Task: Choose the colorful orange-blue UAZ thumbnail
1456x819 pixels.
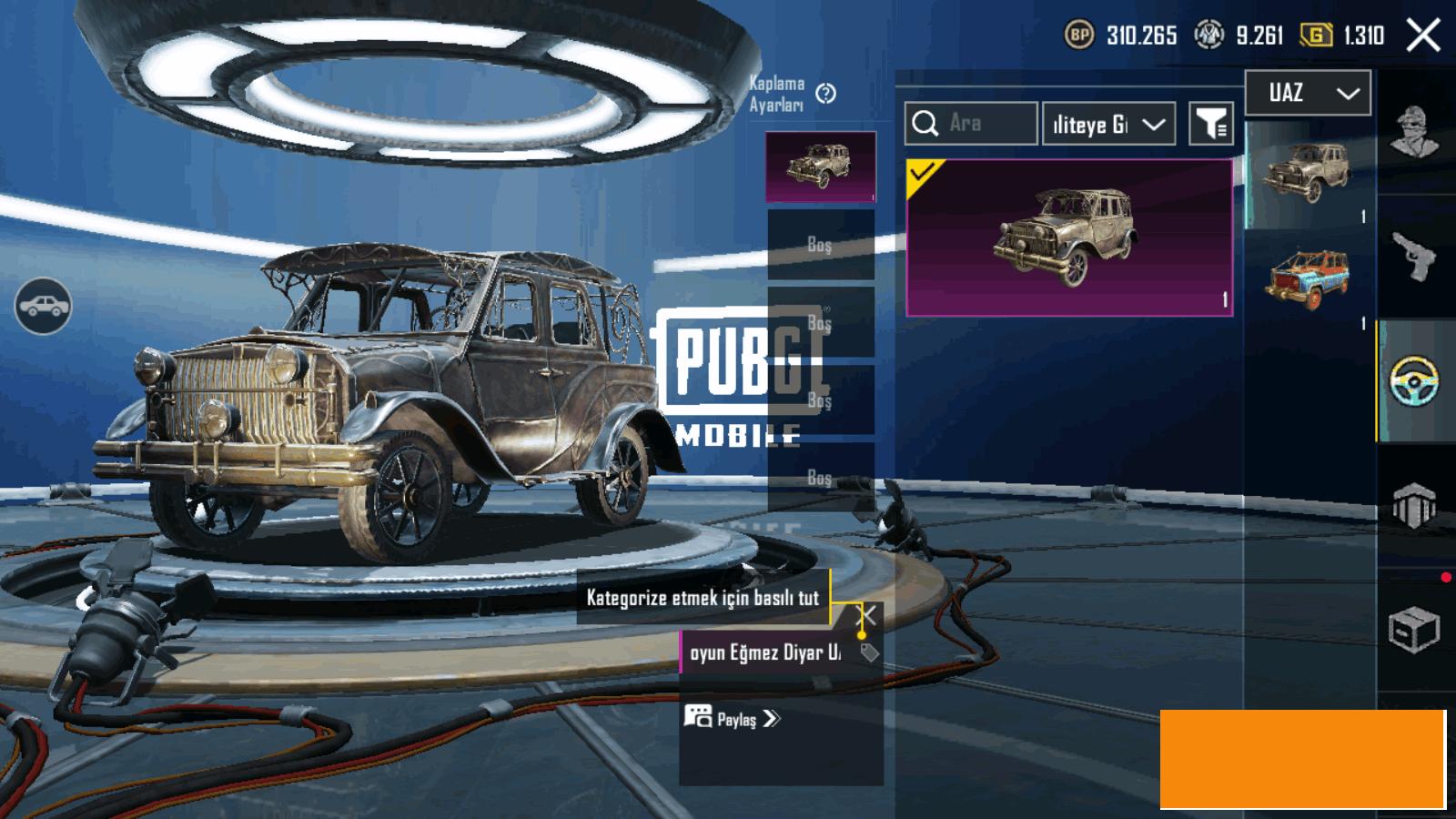Action: 1307,278
